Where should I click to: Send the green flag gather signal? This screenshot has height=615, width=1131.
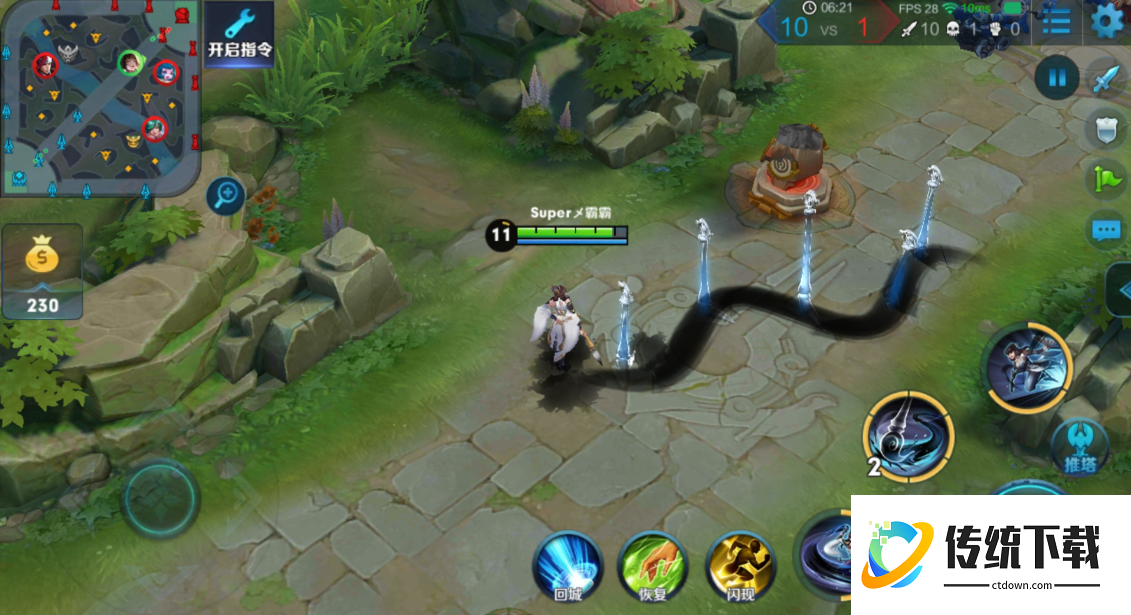click(1105, 179)
